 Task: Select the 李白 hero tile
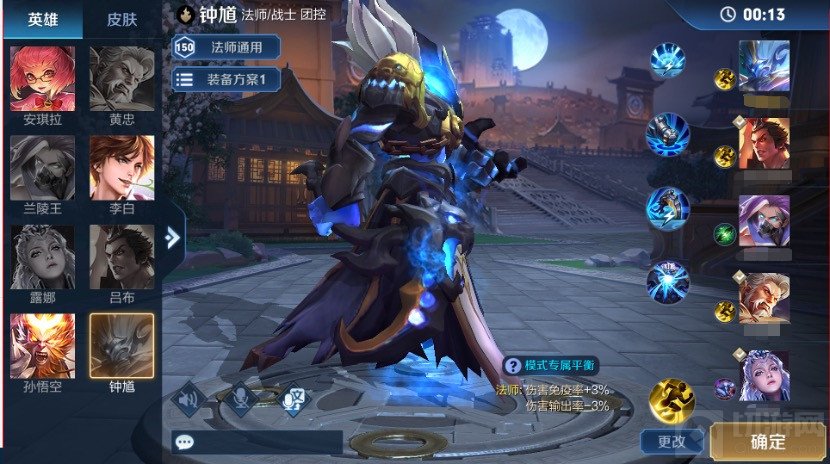point(122,169)
